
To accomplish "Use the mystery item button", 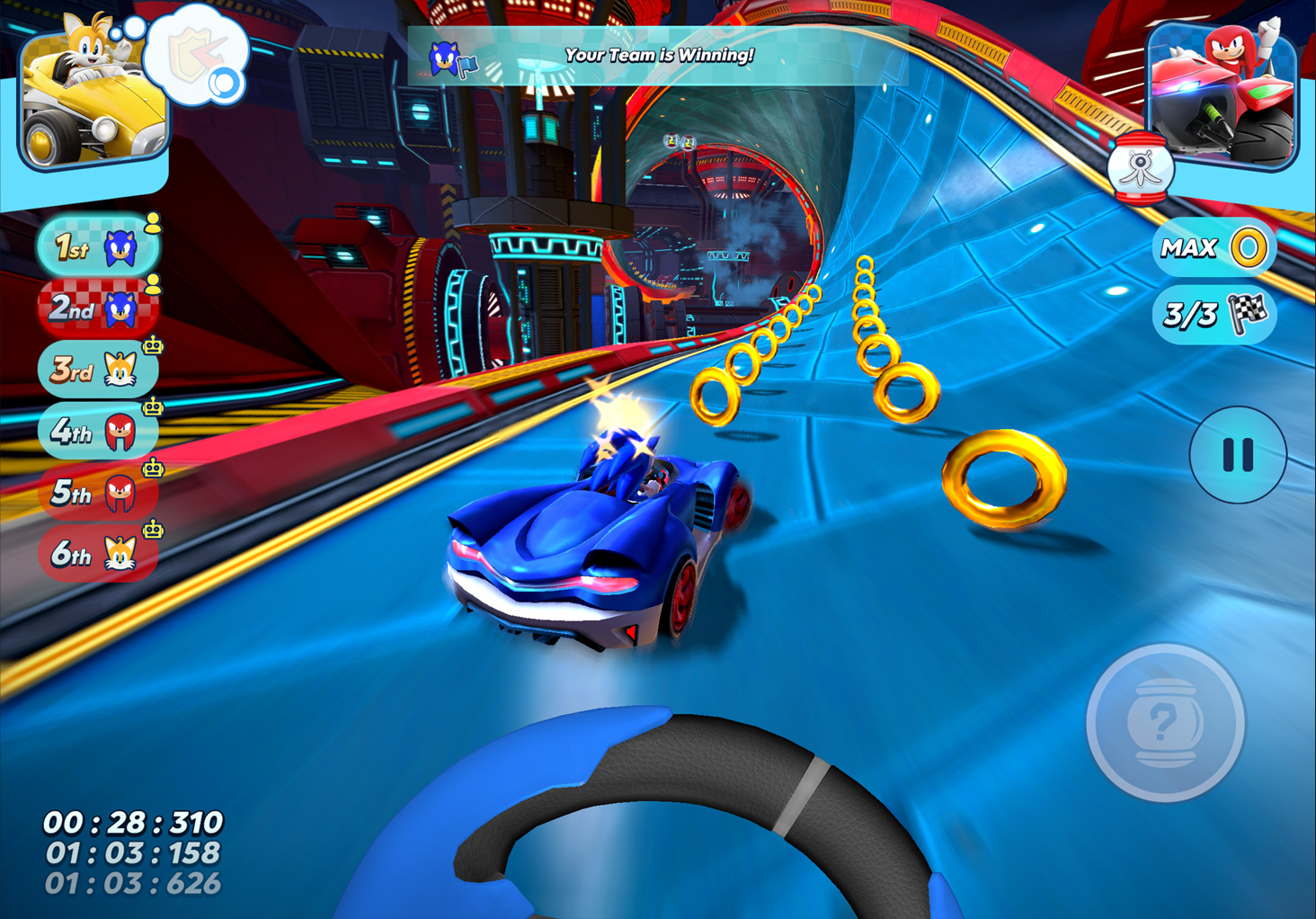I will 1165,722.
